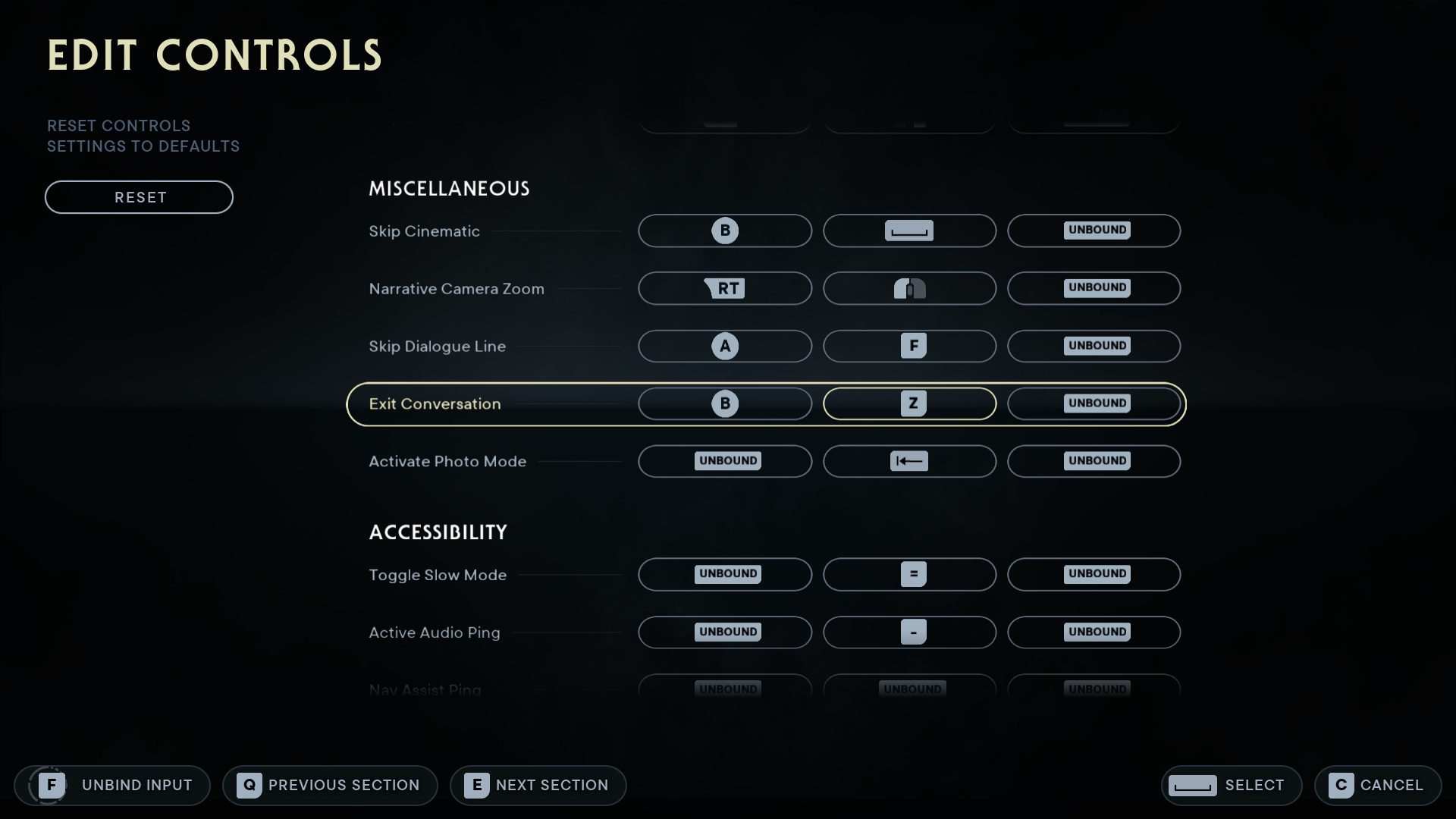Click the F key binding for Skip Dialogue Line
This screenshot has height=819, width=1456.
pos(909,346)
